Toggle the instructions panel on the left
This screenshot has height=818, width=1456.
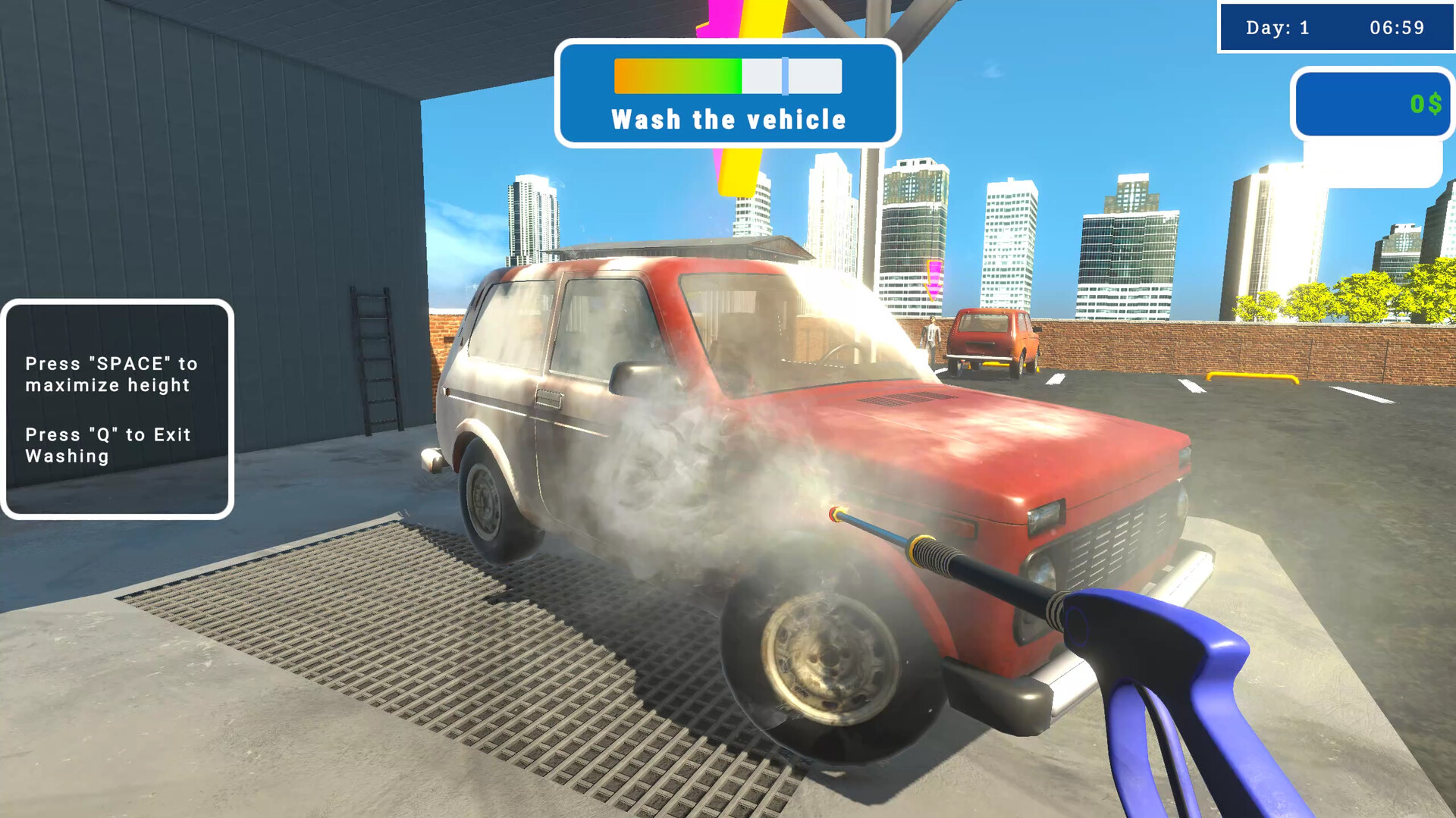[x=118, y=409]
